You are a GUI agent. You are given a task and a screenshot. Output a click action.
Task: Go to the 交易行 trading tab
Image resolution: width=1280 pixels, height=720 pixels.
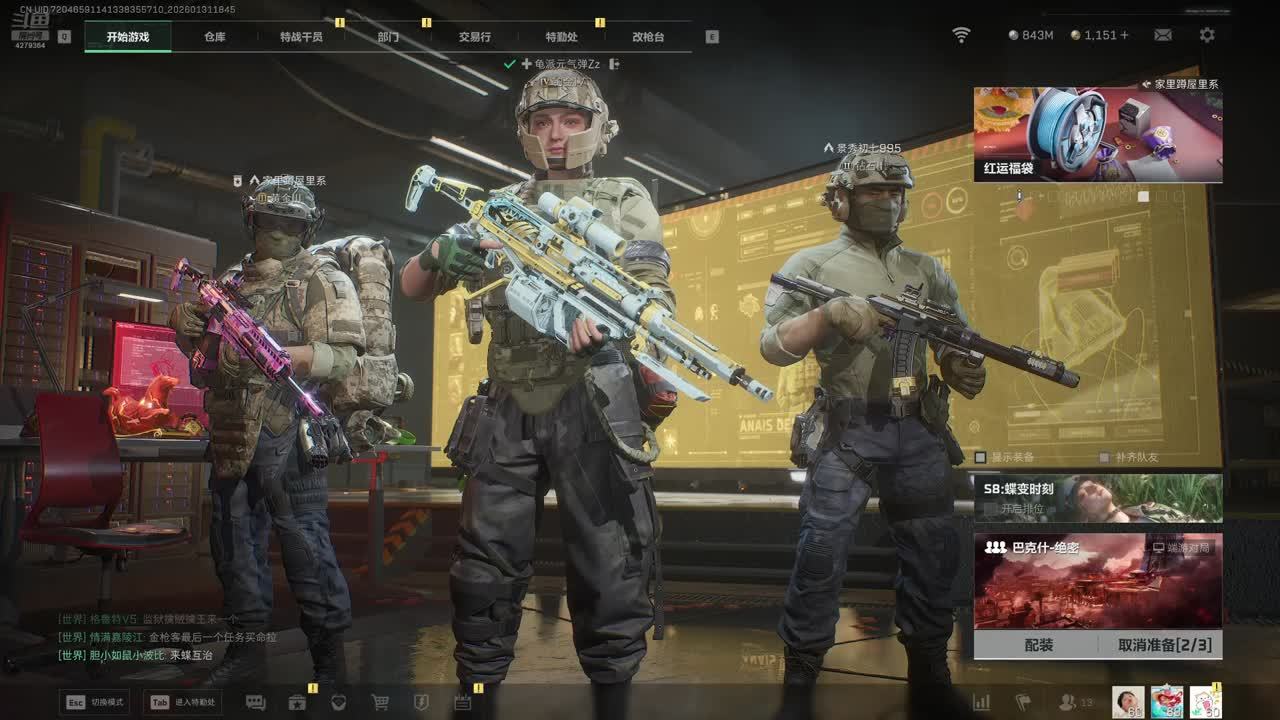tap(475, 37)
